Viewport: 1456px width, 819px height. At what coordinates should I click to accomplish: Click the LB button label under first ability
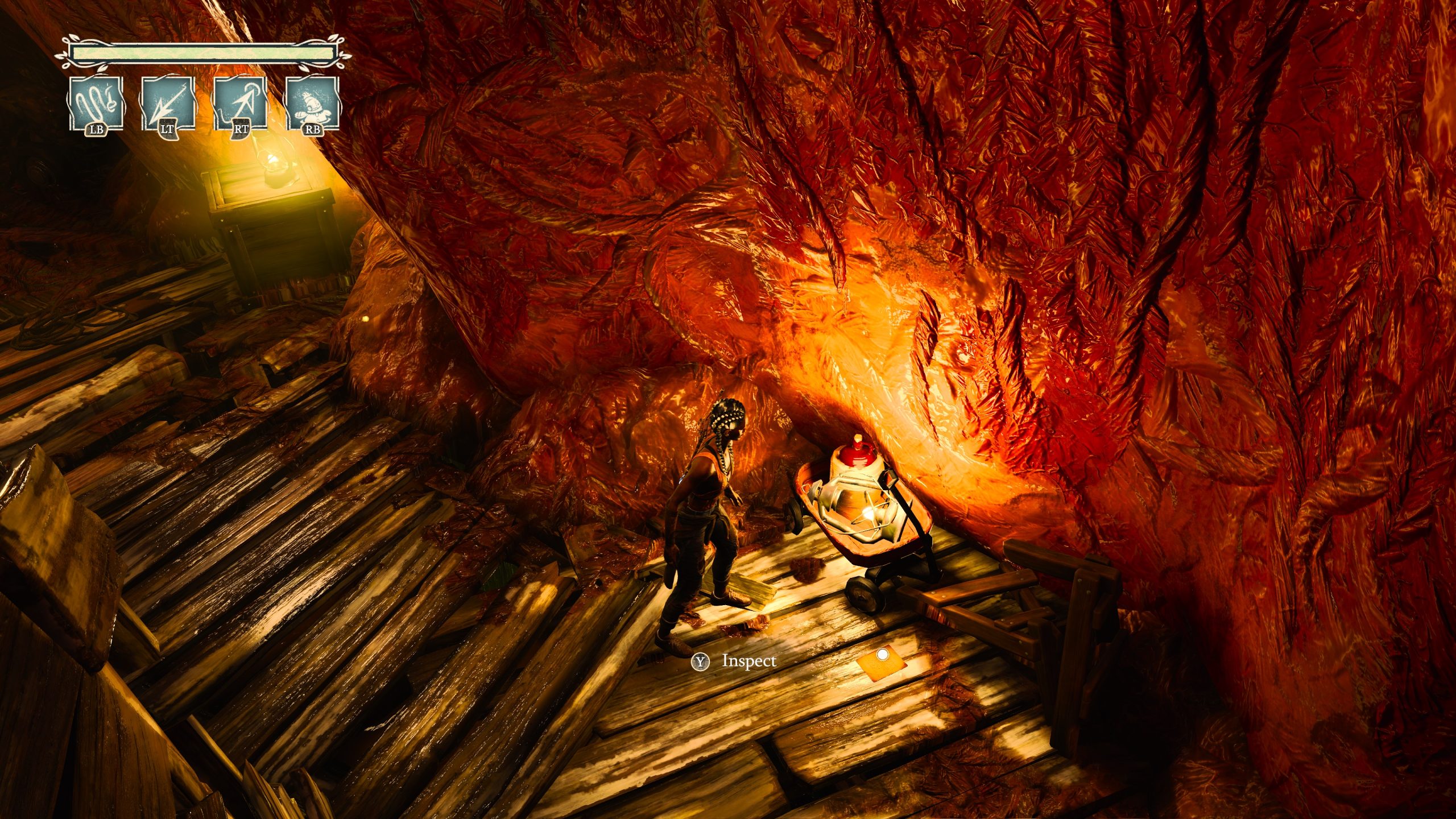point(97,132)
